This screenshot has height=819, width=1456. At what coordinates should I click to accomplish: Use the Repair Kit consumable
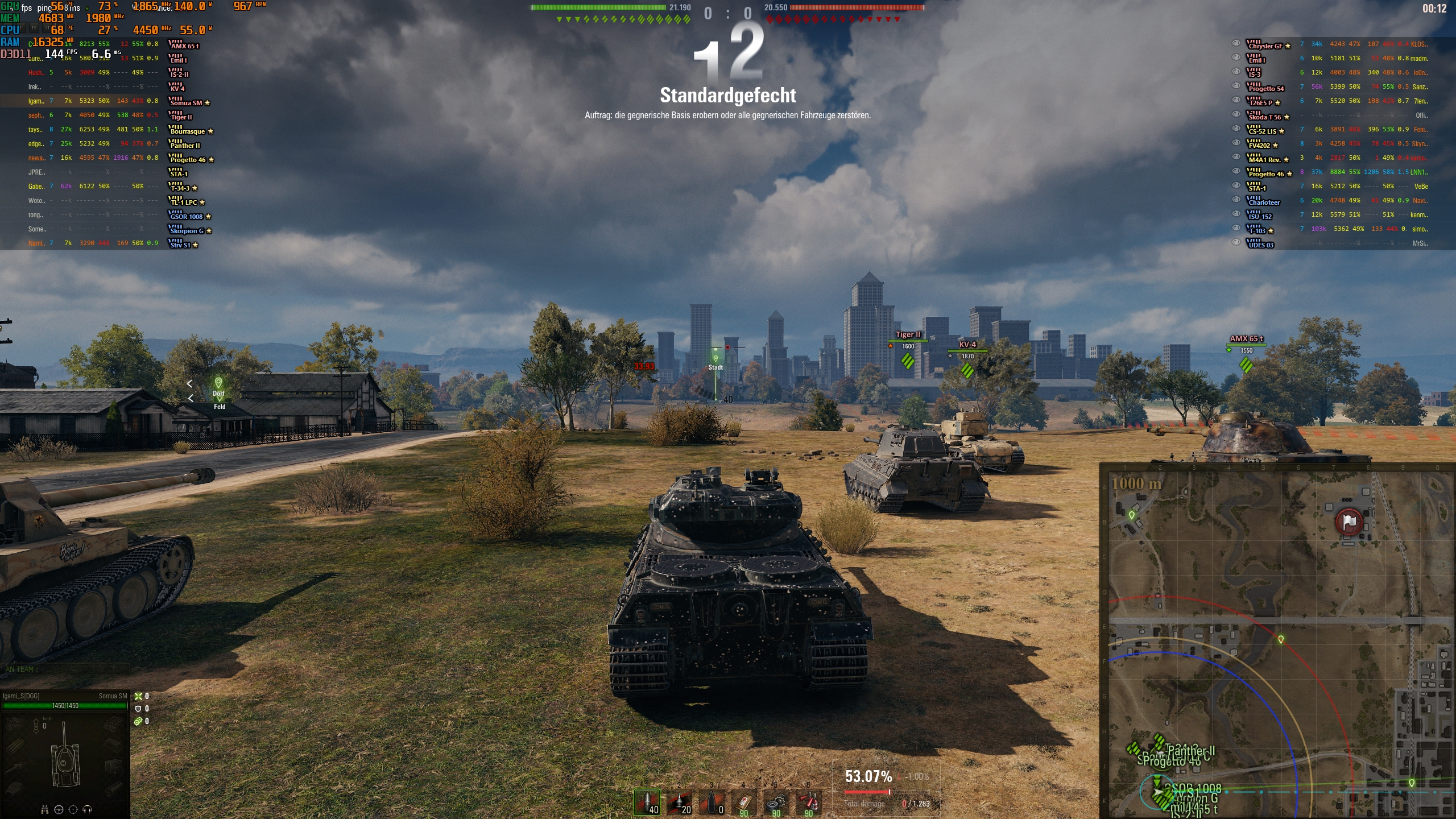point(777,804)
